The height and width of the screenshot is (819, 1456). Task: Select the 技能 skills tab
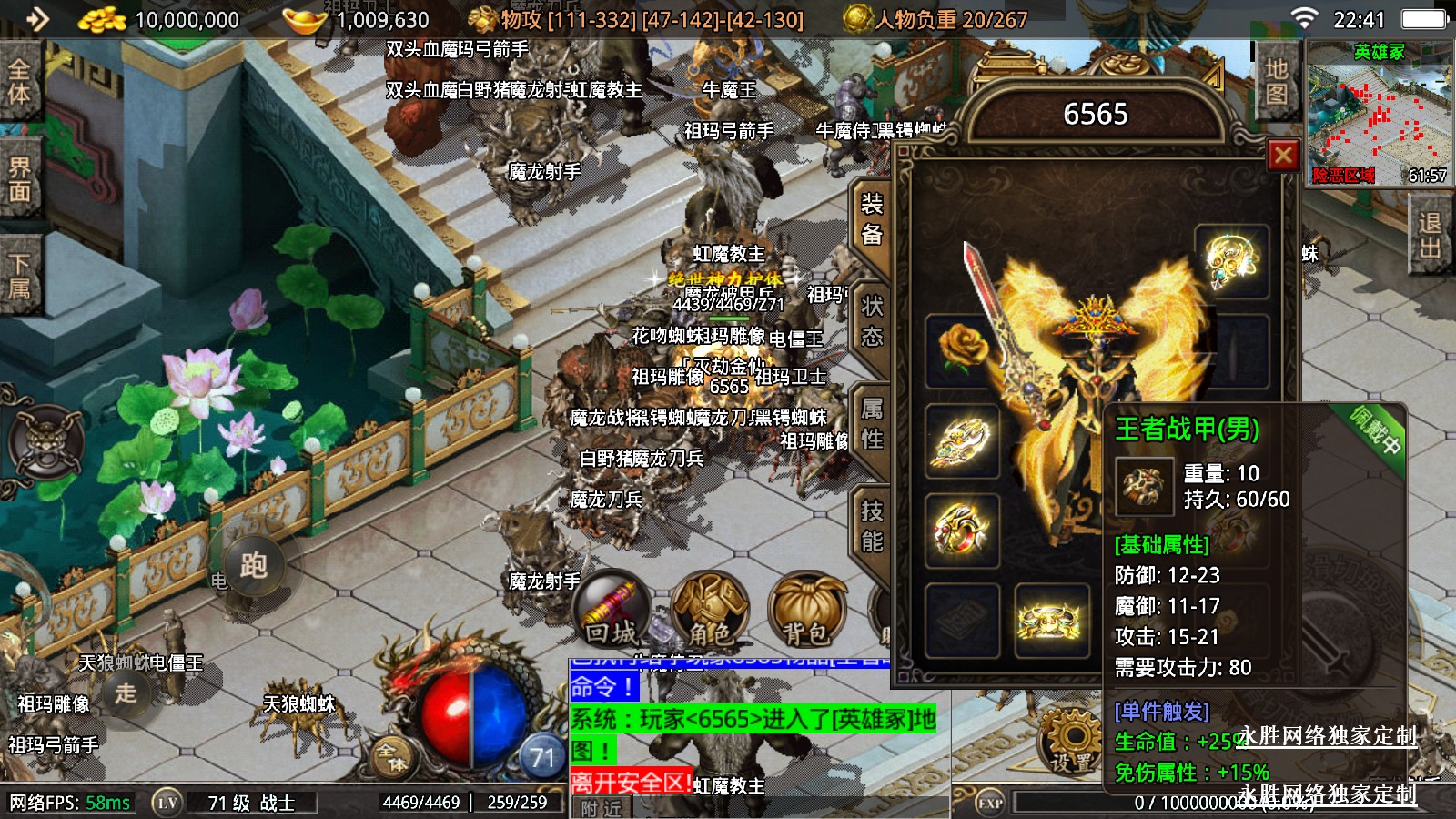[871, 526]
